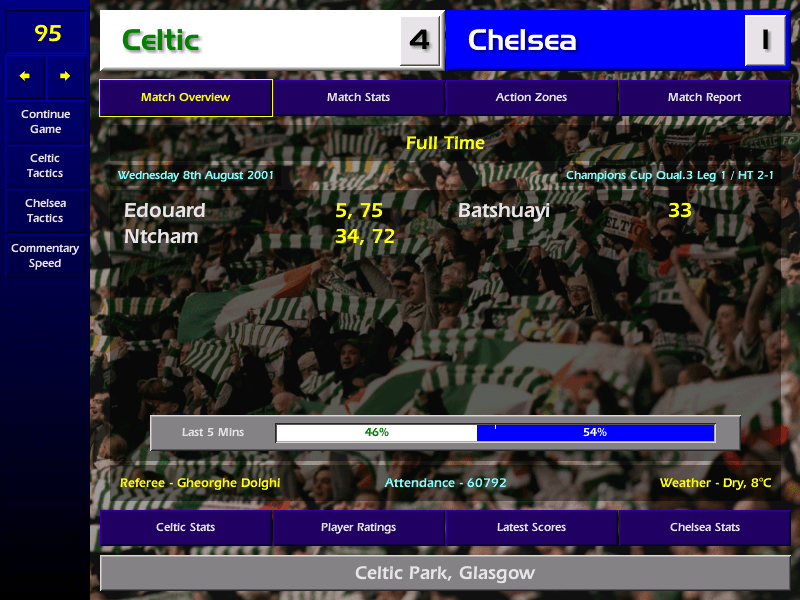Open Celtic Tactics
The width and height of the screenshot is (800, 600).
click(x=45, y=166)
